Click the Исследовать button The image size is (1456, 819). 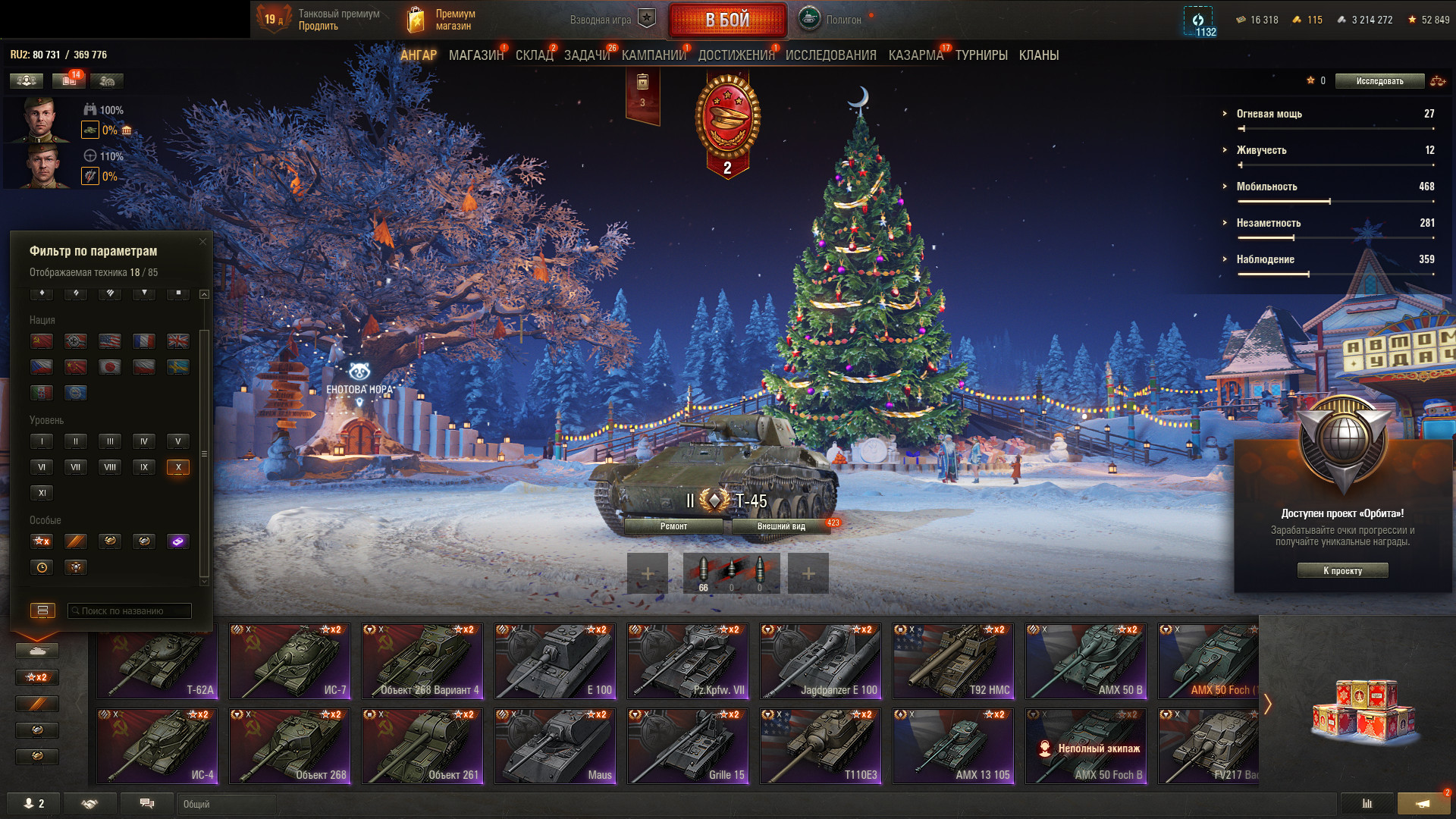coord(1379,81)
